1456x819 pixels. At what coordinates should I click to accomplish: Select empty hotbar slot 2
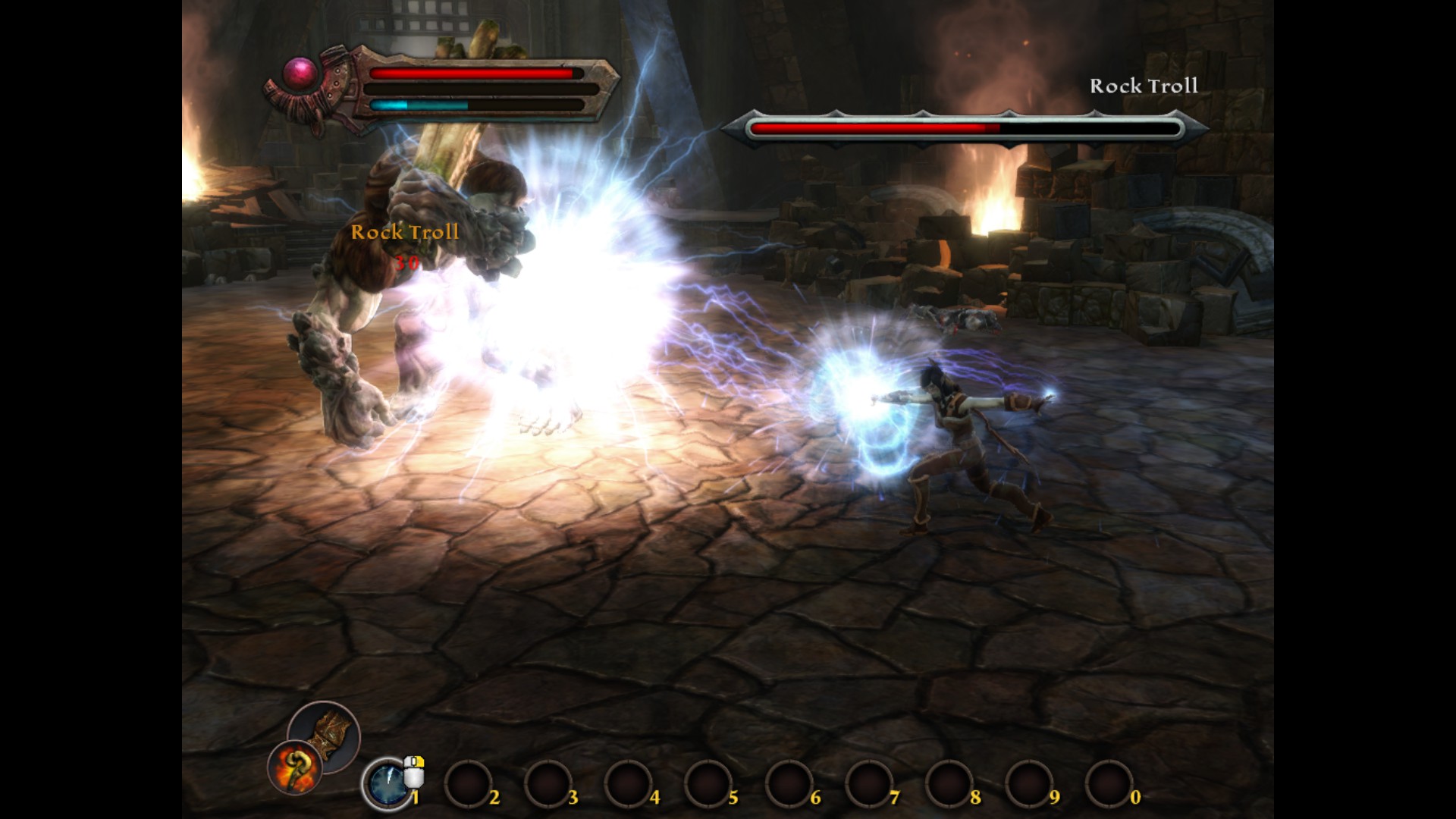467,784
